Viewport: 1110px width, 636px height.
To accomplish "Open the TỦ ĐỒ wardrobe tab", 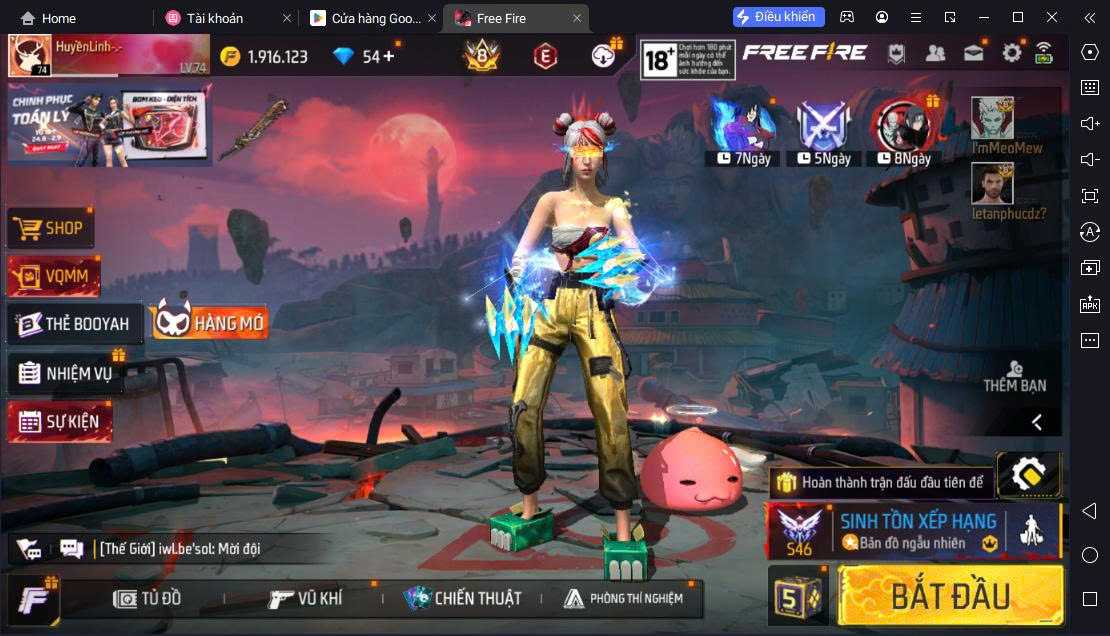I will pos(148,598).
